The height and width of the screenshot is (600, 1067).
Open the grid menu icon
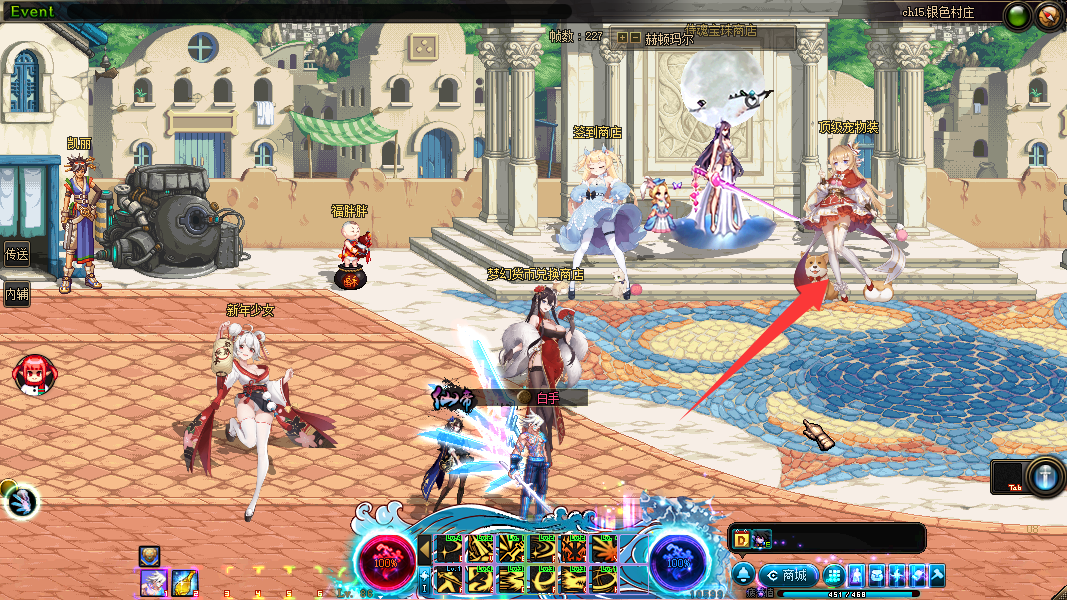833,576
